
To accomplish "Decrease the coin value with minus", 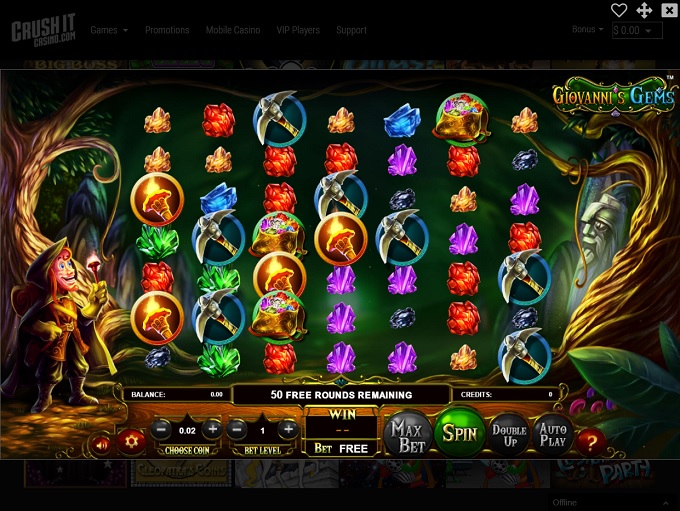I will 162,429.
